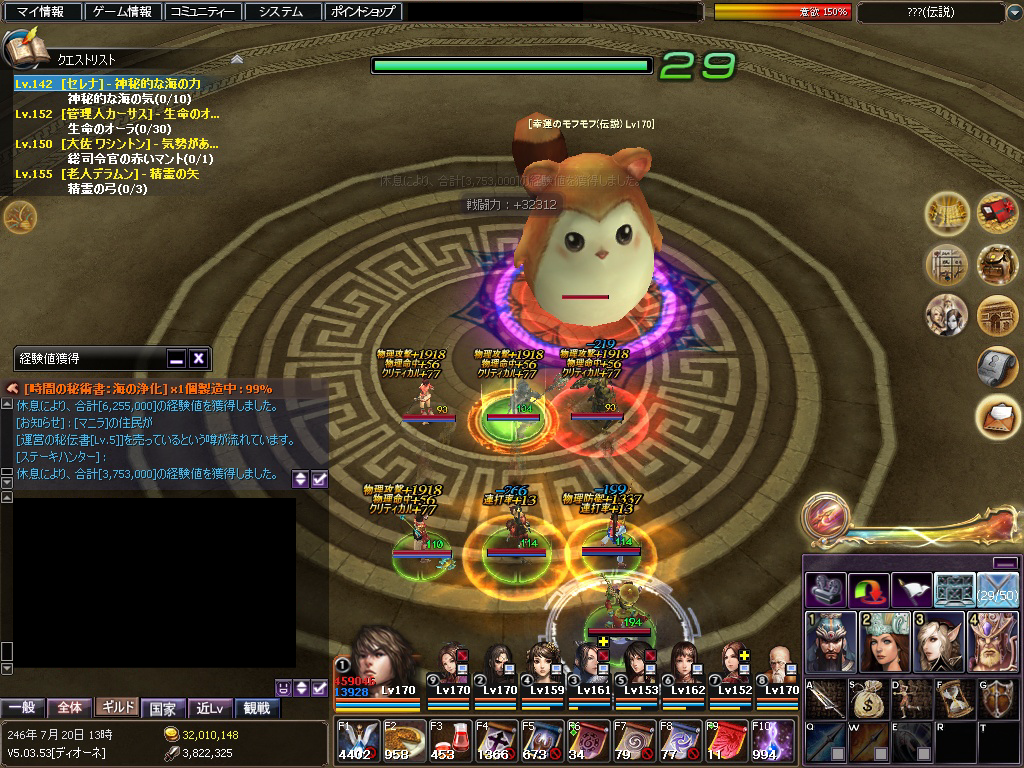Screen dimensions: 1024x768
Task: Close the 経験値獲得 window
Action: click(x=198, y=358)
